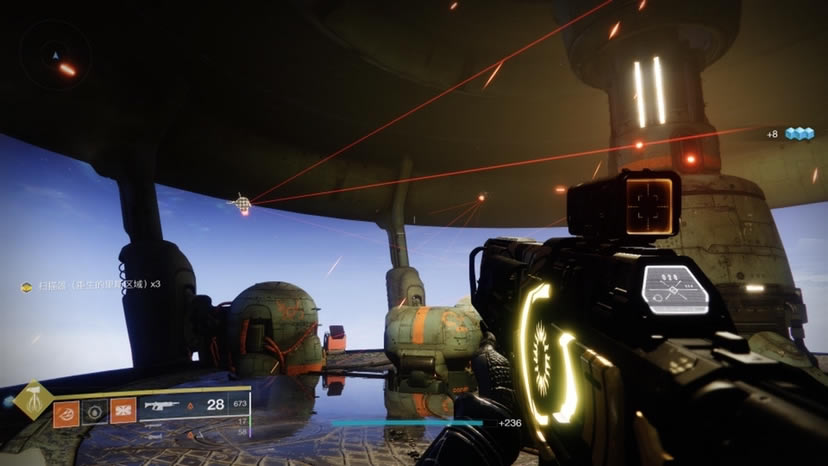Image resolution: width=828 pixels, height=466 pixels.
Task: Click the blue glimmer cubes icon
Action: pos(798,133)
